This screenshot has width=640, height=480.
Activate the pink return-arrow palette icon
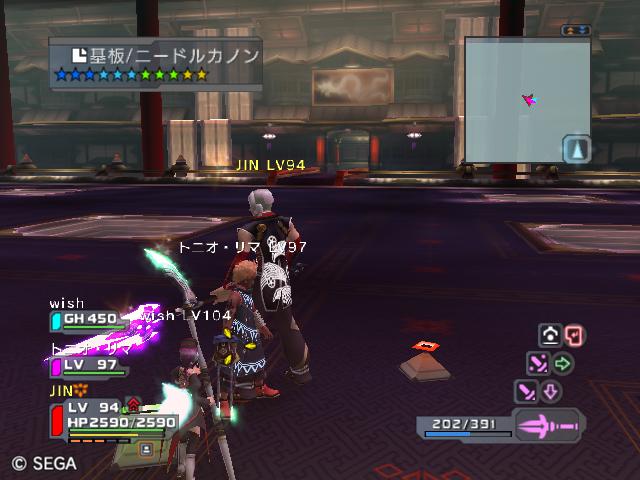tap(574, 336)
